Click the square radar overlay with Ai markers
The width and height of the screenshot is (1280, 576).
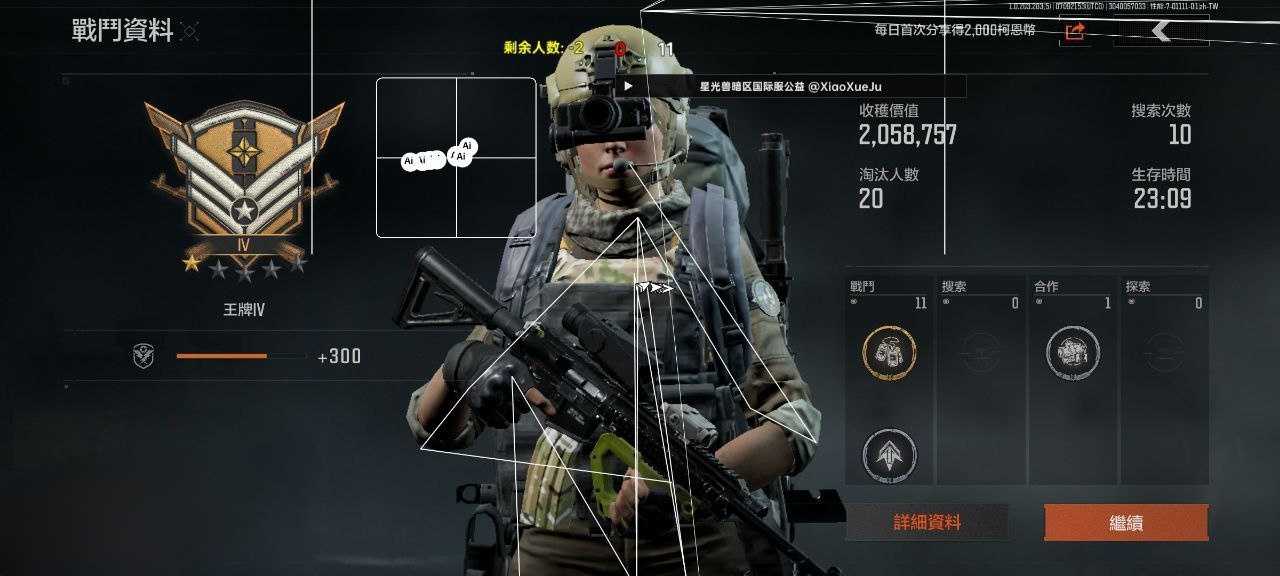(x=456, y=158)
